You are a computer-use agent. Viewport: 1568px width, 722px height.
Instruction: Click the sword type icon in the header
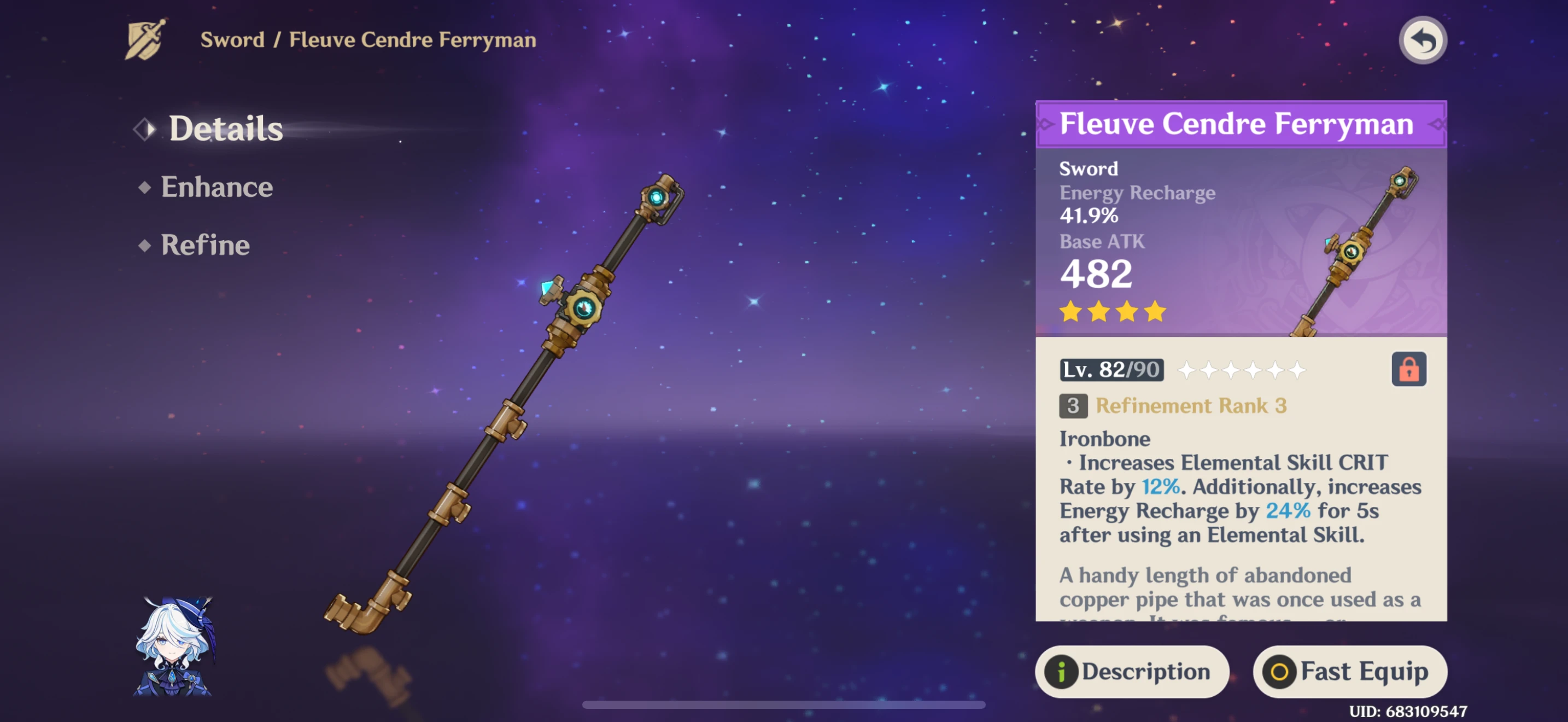tap(144, 39)
